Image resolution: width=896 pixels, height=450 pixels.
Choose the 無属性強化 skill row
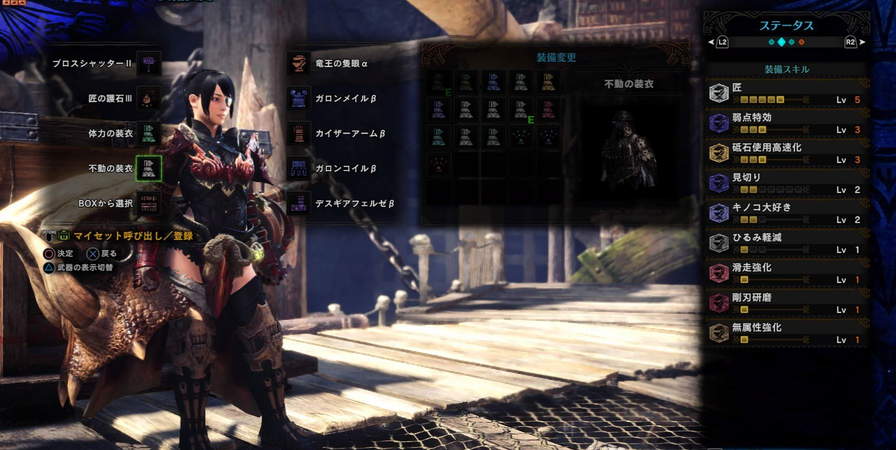(785, 333)
